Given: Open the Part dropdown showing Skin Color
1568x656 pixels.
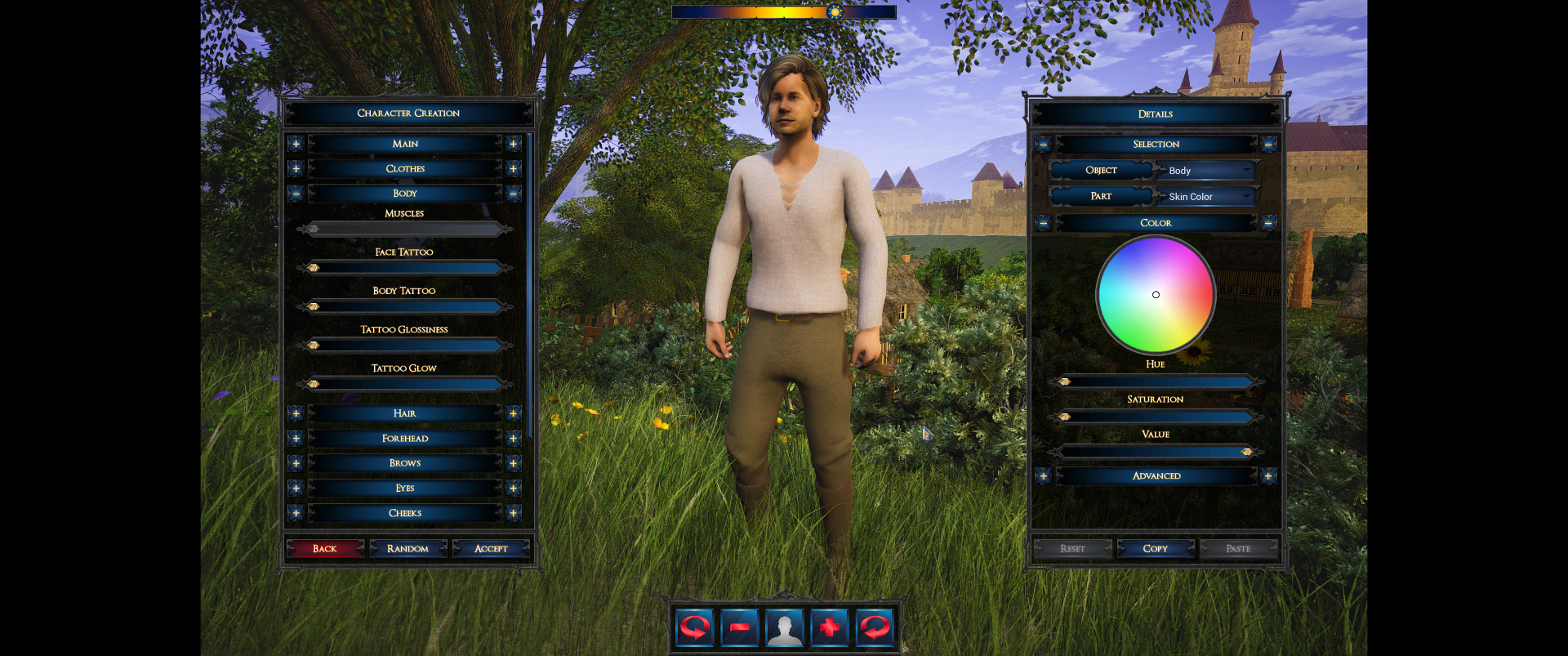Looking at the screenshot, I should (x=1208, y=197).
